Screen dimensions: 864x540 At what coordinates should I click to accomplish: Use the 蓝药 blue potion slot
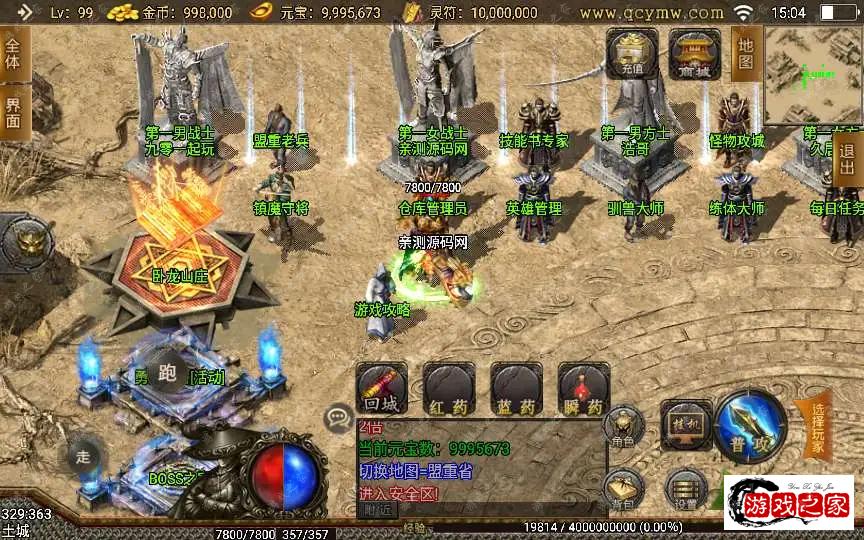pyautogui.click(x=516, y=388)
